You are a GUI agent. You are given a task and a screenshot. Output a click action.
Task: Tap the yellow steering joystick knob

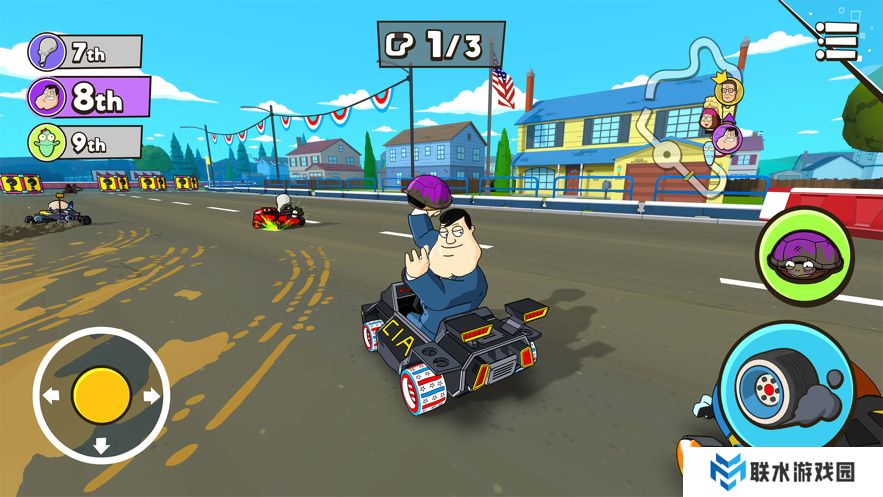click(101, 395)
